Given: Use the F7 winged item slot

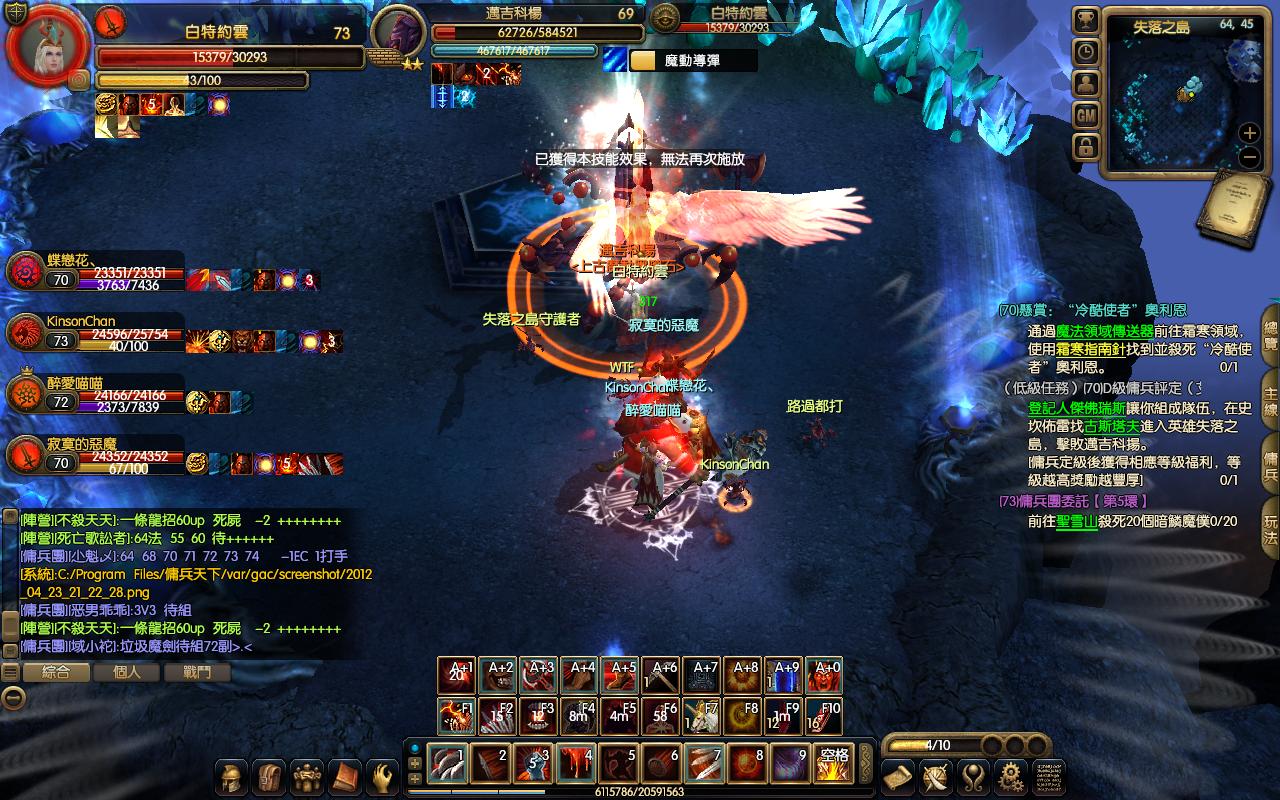Looking at the screenshot, I should pyautogui.click(x=703, y=717).
